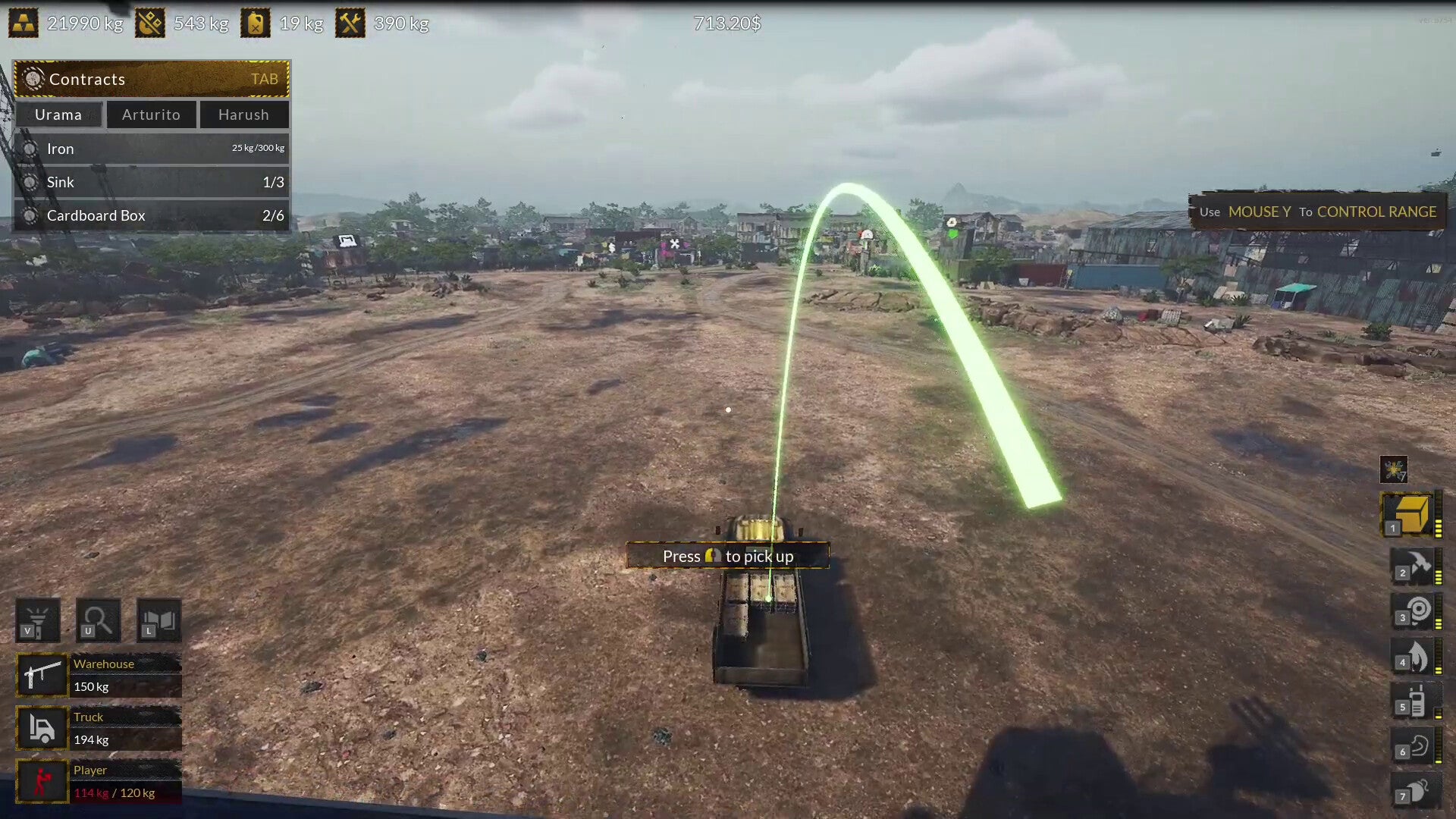
Task: Select the bomb hotbar slot
Action: point(1415,791)
